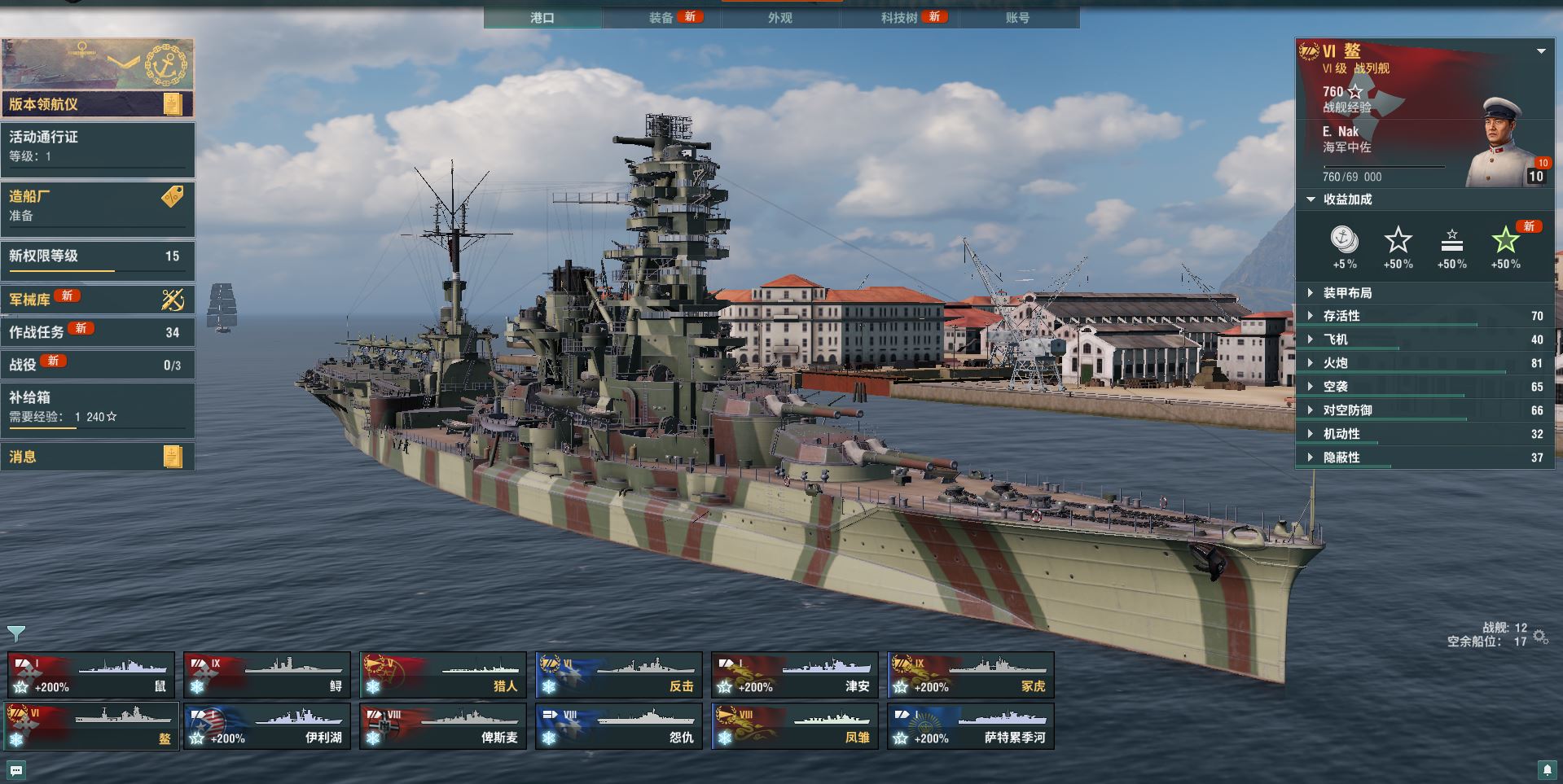Open carousel settings gear icon
Image resolution: width=1563 pixels, height=784 pixels.
click(x=1540, y=636)
